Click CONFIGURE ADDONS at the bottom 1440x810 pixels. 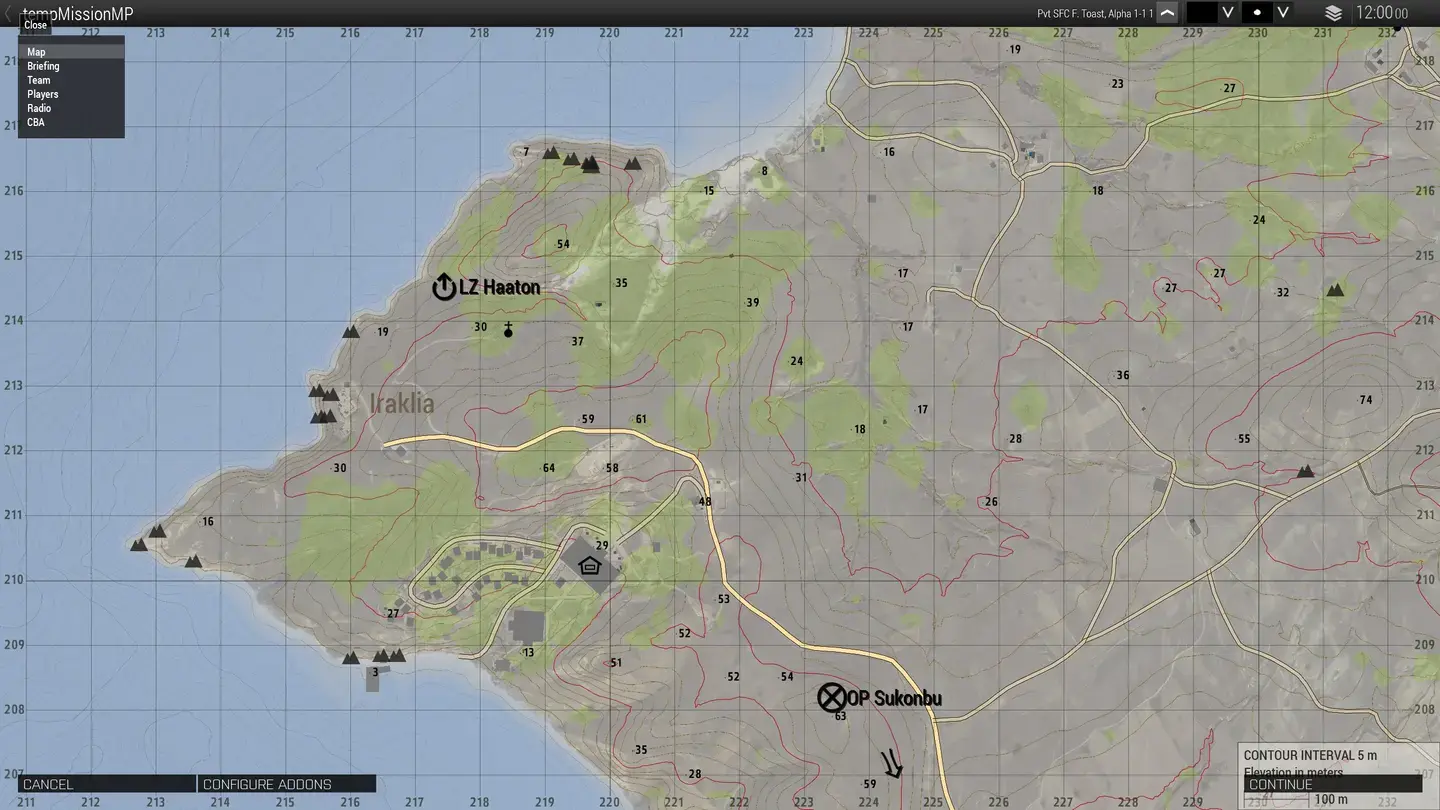[x=287, y=783]
